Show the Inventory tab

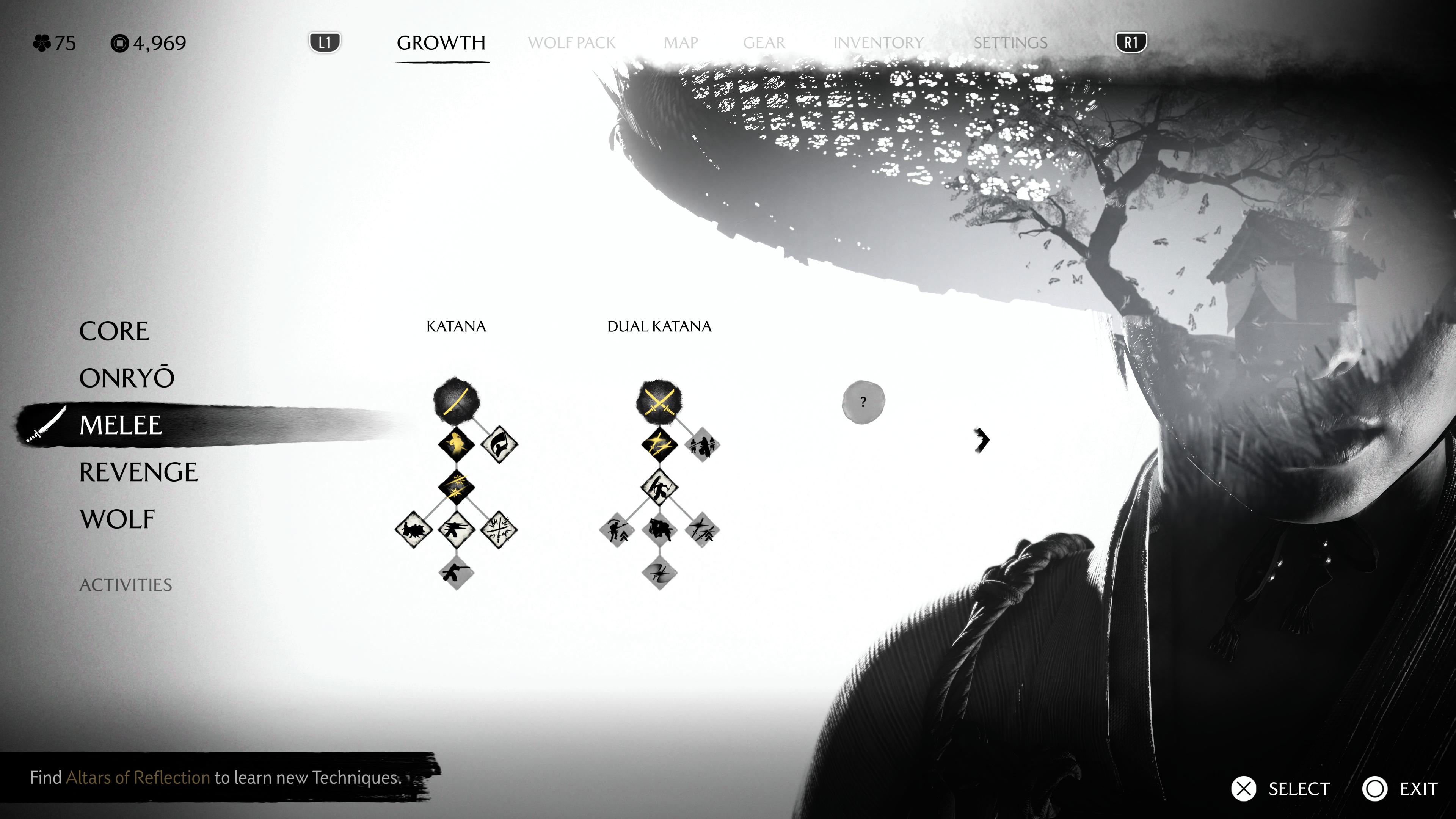click(878, 43)
